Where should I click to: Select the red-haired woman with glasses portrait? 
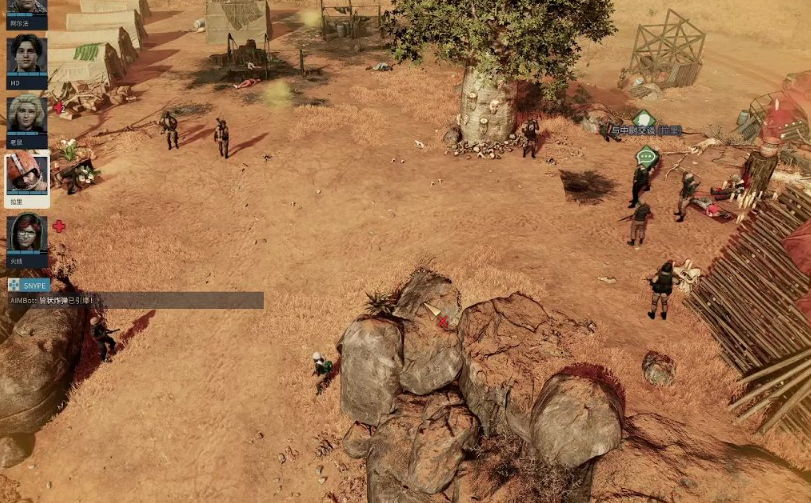click(x=27, y=235)
